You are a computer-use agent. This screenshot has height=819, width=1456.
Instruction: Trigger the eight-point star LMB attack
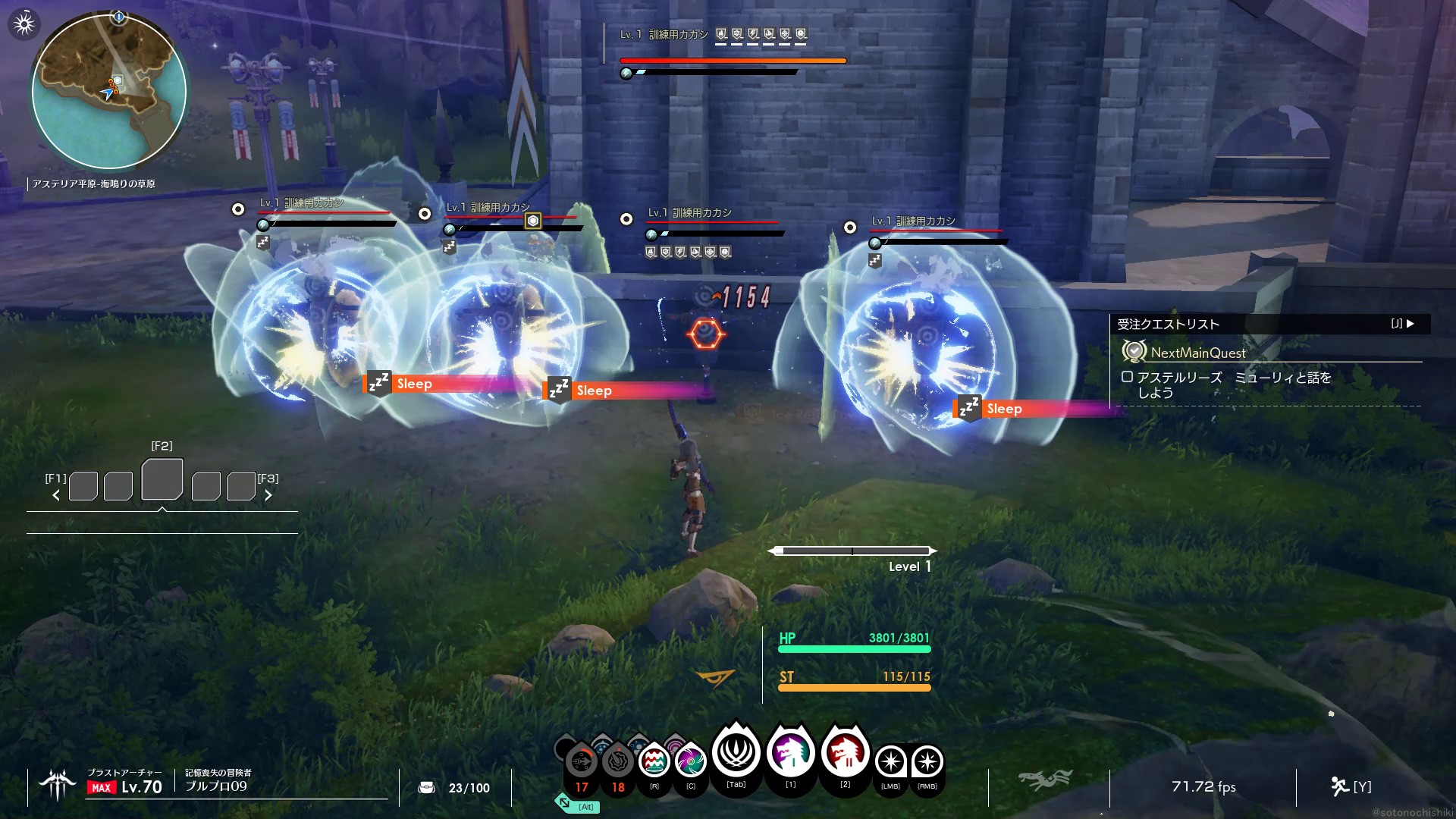click(x=890, y=761)
